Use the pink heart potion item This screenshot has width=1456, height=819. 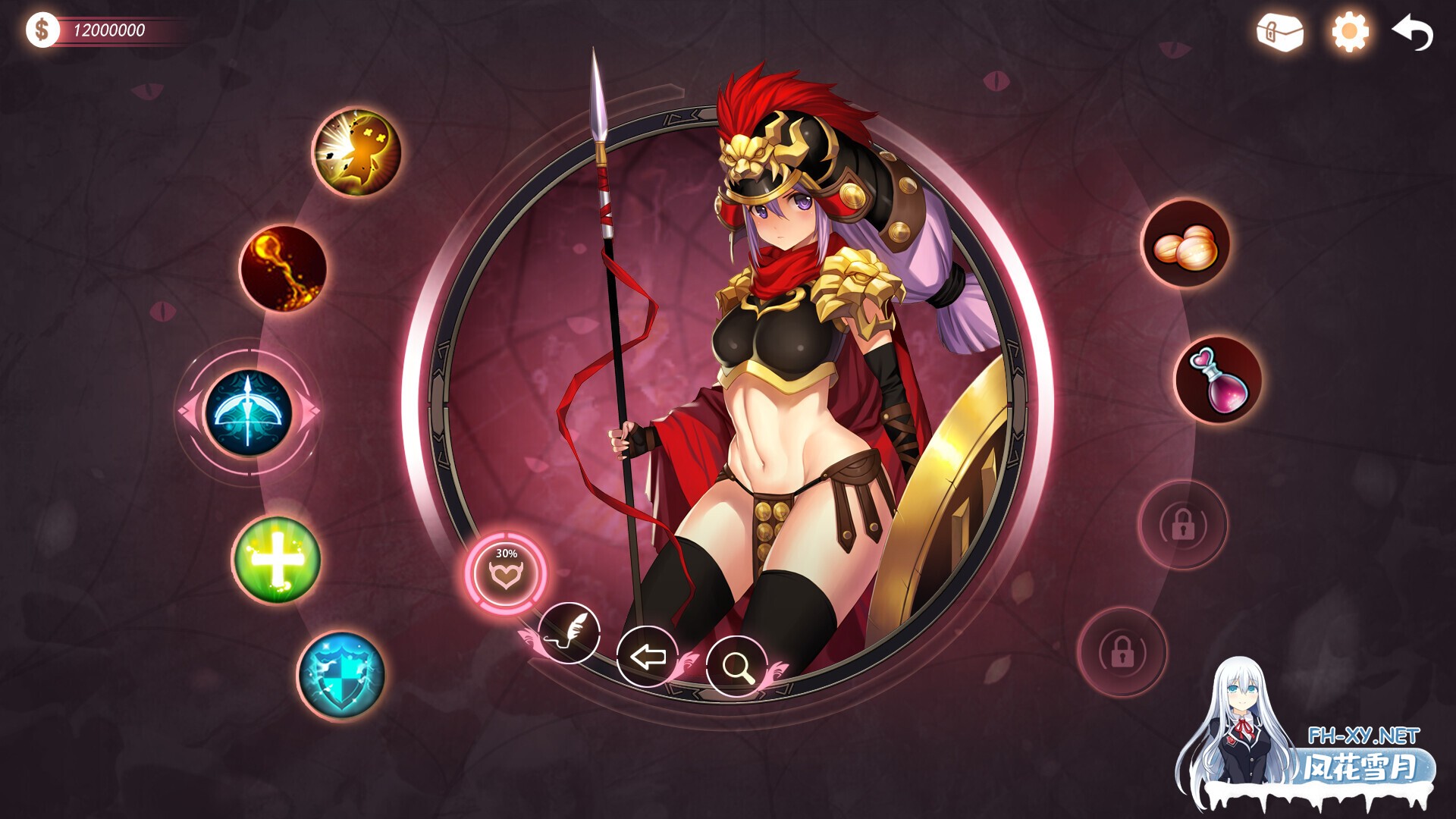(1218, 380)
